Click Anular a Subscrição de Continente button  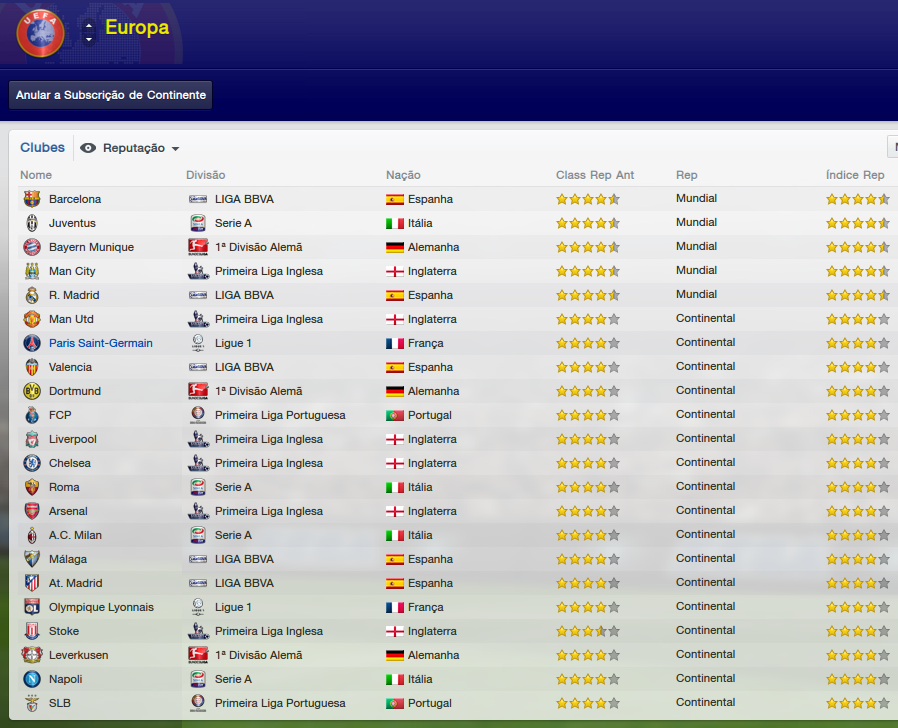[111, 95]
